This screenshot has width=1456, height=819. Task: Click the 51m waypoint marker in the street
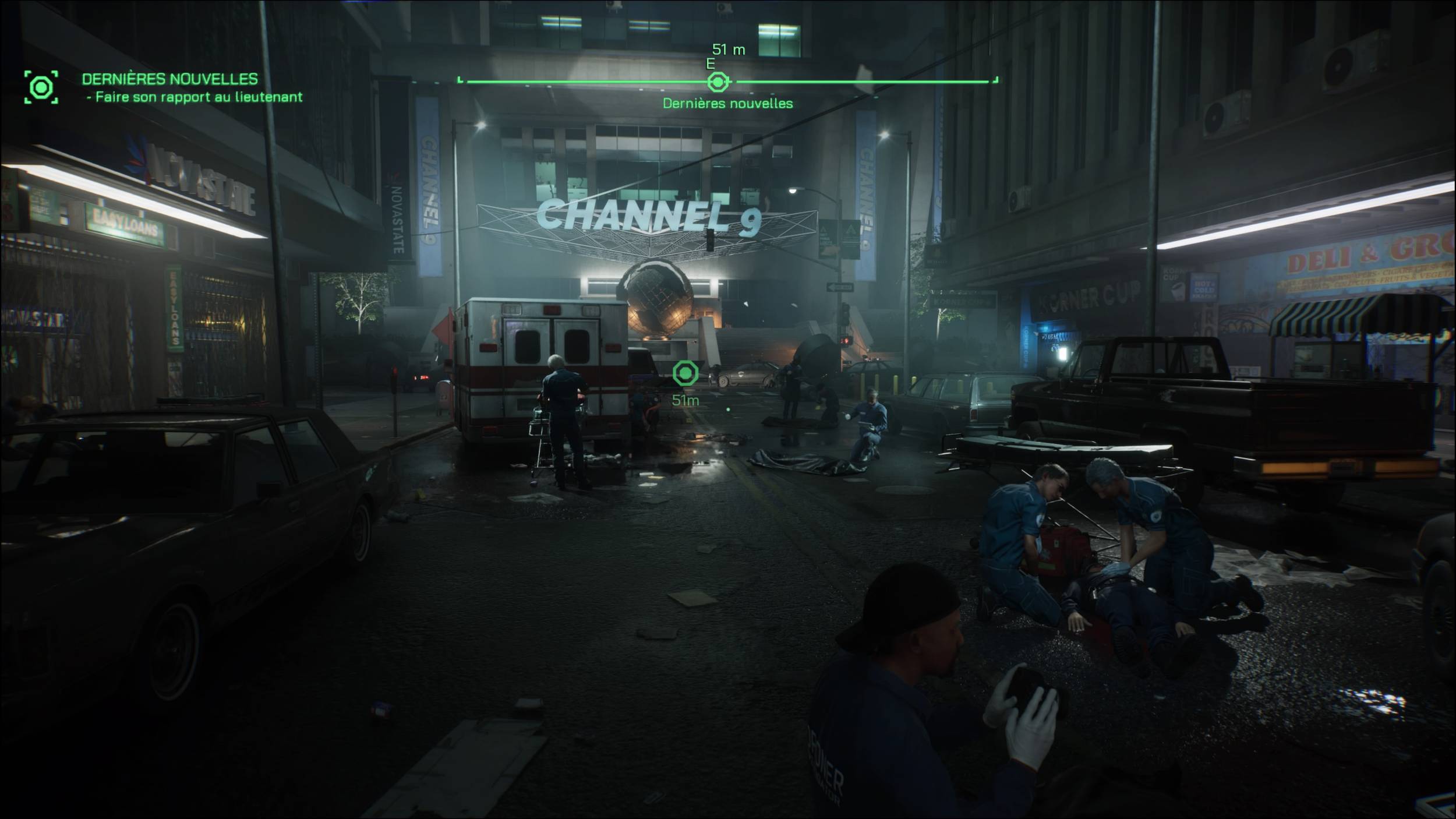coord(685,373)
